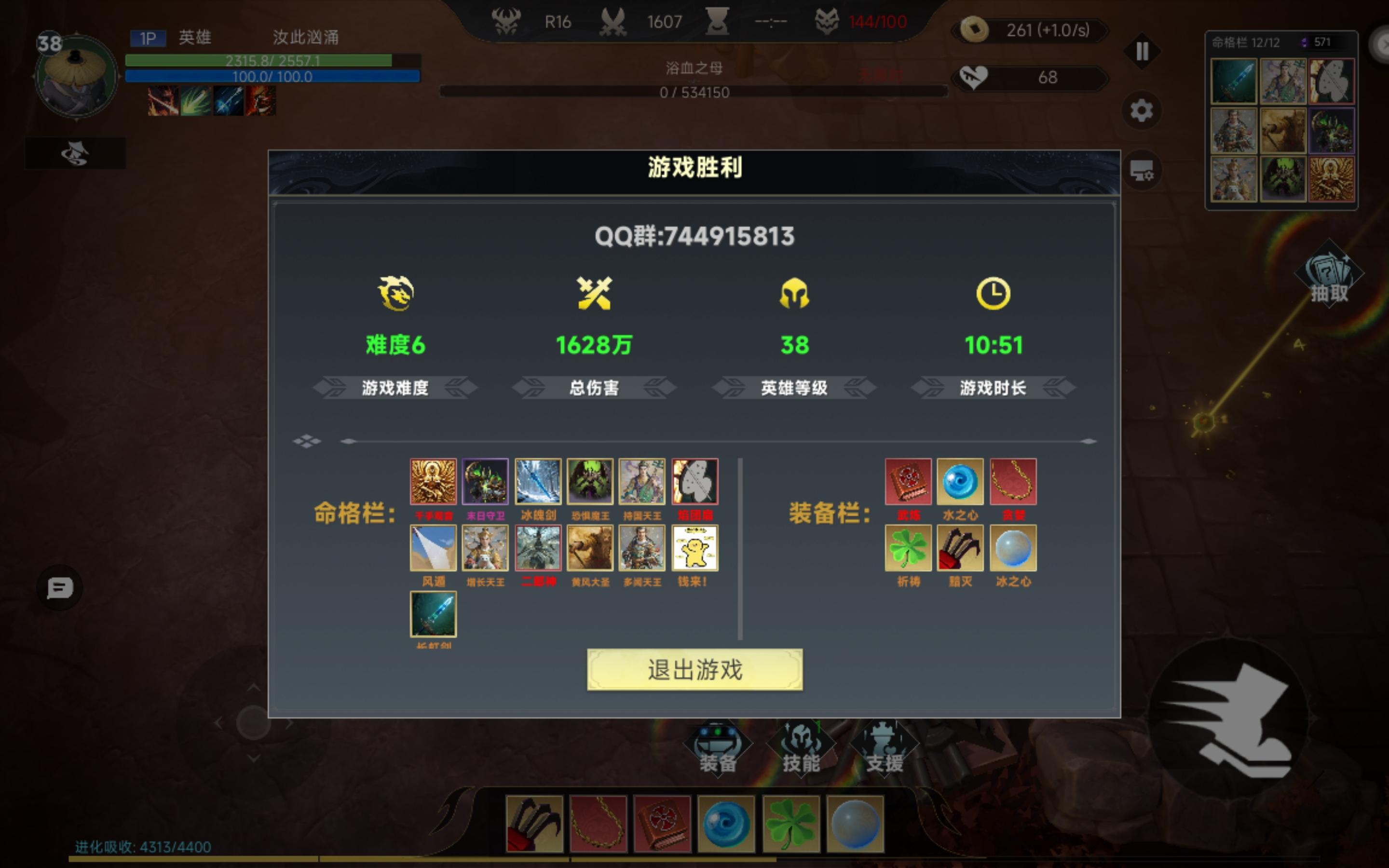Open the pause menu icon

[1142, 51]
